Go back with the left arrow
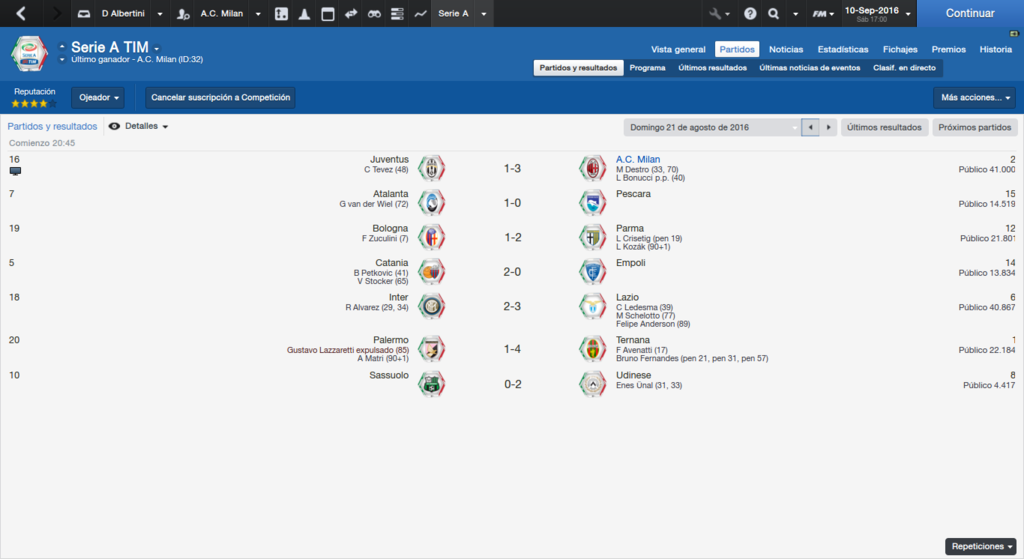 21,14
